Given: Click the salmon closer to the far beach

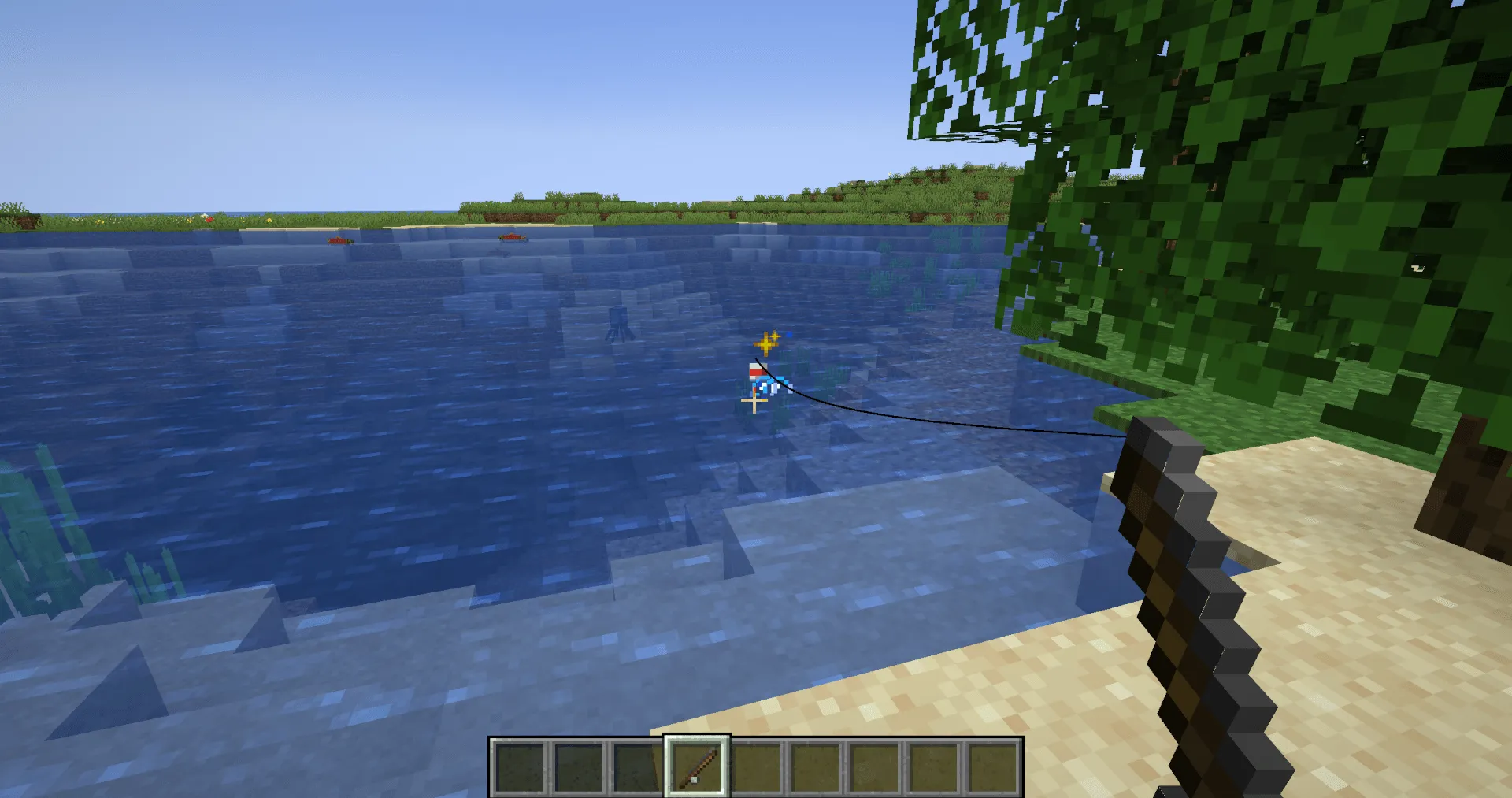Looking at the screenshot, I should point(512,239).
